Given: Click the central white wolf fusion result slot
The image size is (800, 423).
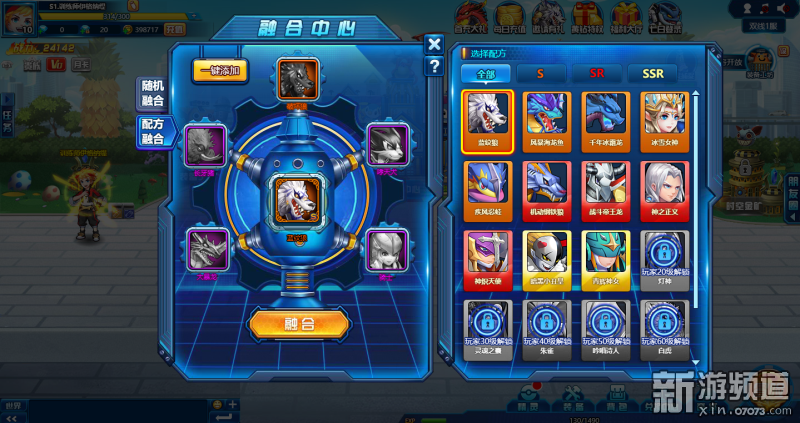Looking at the screenshot, I should [298, 196].
